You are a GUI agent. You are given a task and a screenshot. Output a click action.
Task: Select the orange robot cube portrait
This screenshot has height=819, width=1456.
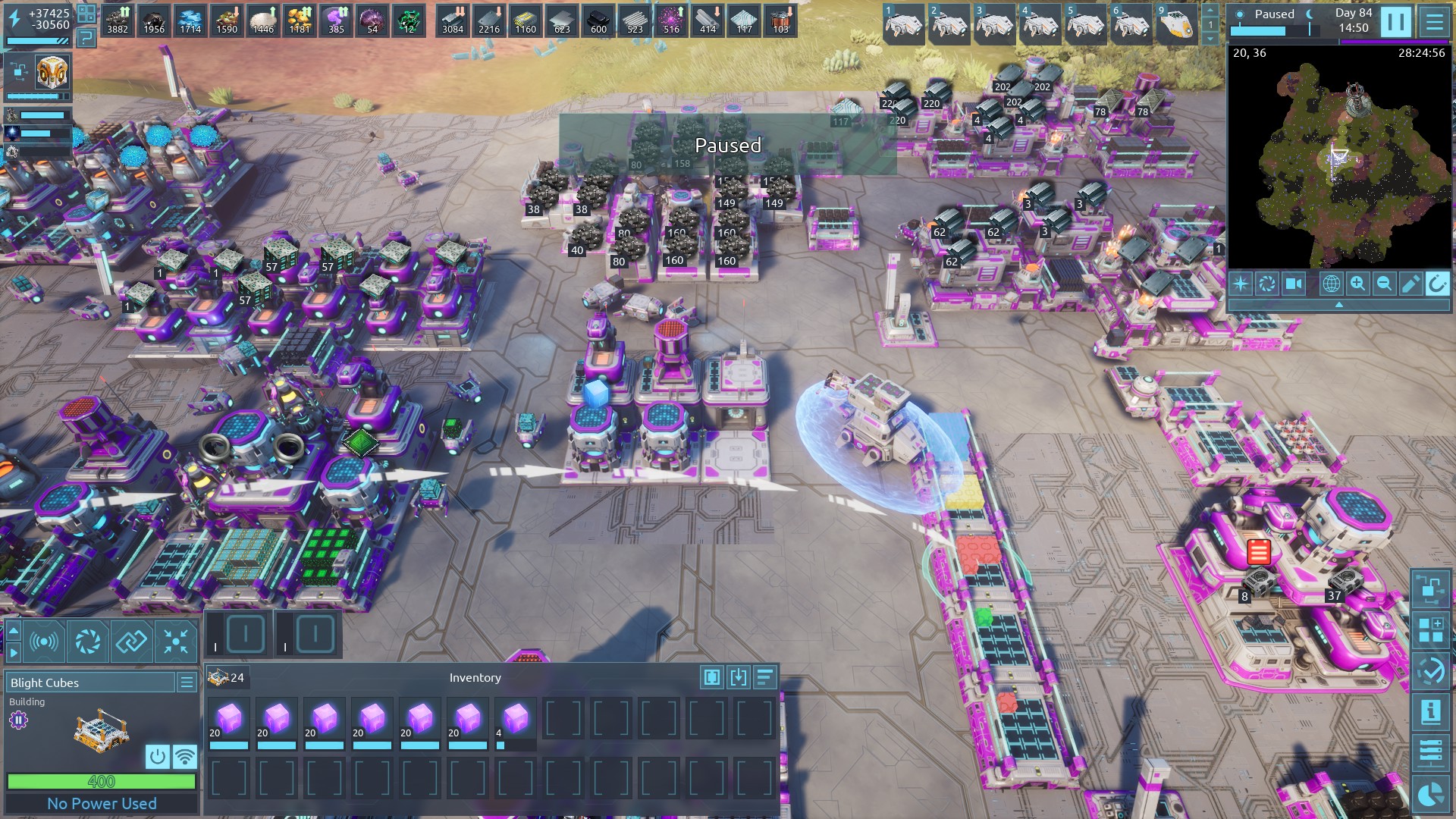coord(52,72)
